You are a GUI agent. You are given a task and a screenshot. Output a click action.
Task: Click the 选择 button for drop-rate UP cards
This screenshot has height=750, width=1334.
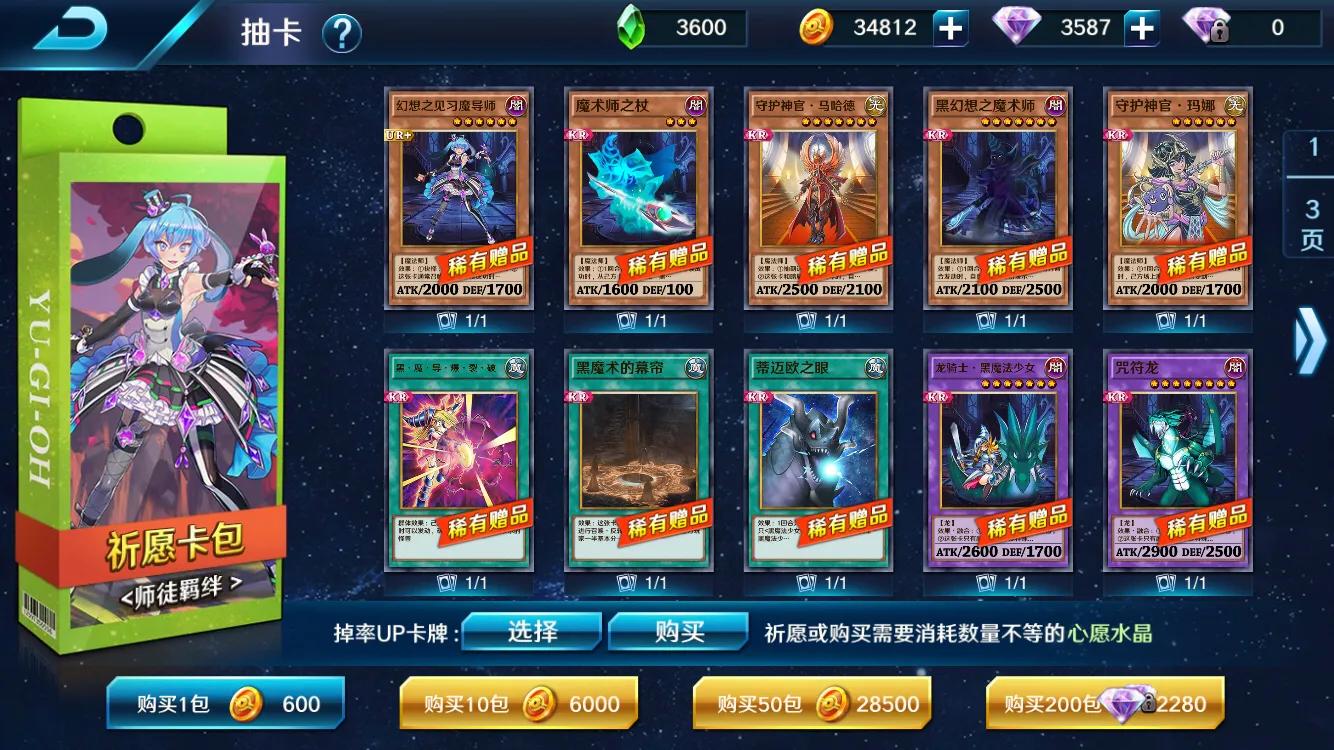(x=531, y=632)
